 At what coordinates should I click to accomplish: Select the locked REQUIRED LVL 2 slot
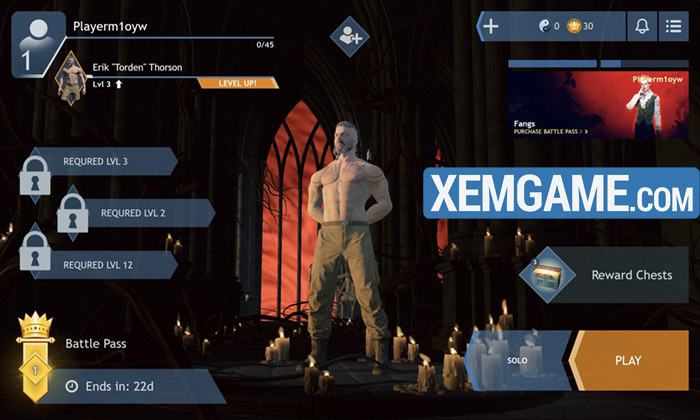[x=133, y=213]
